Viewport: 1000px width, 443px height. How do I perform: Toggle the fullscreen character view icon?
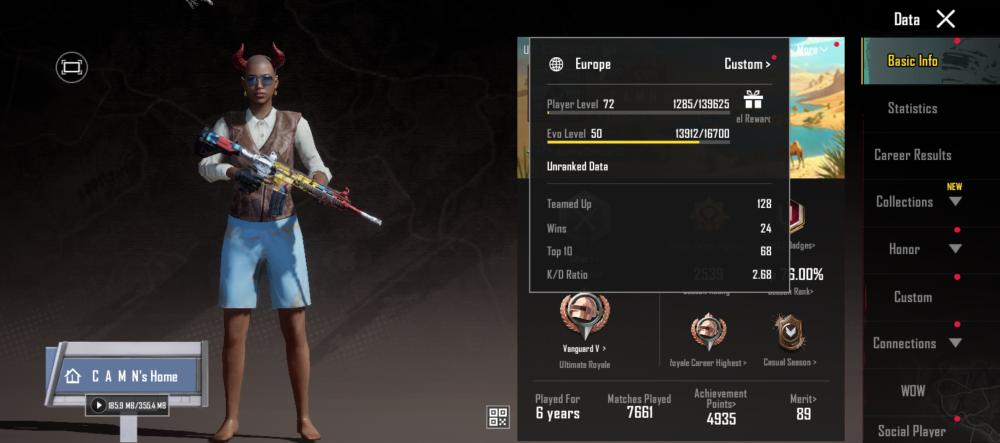[71, 67]
